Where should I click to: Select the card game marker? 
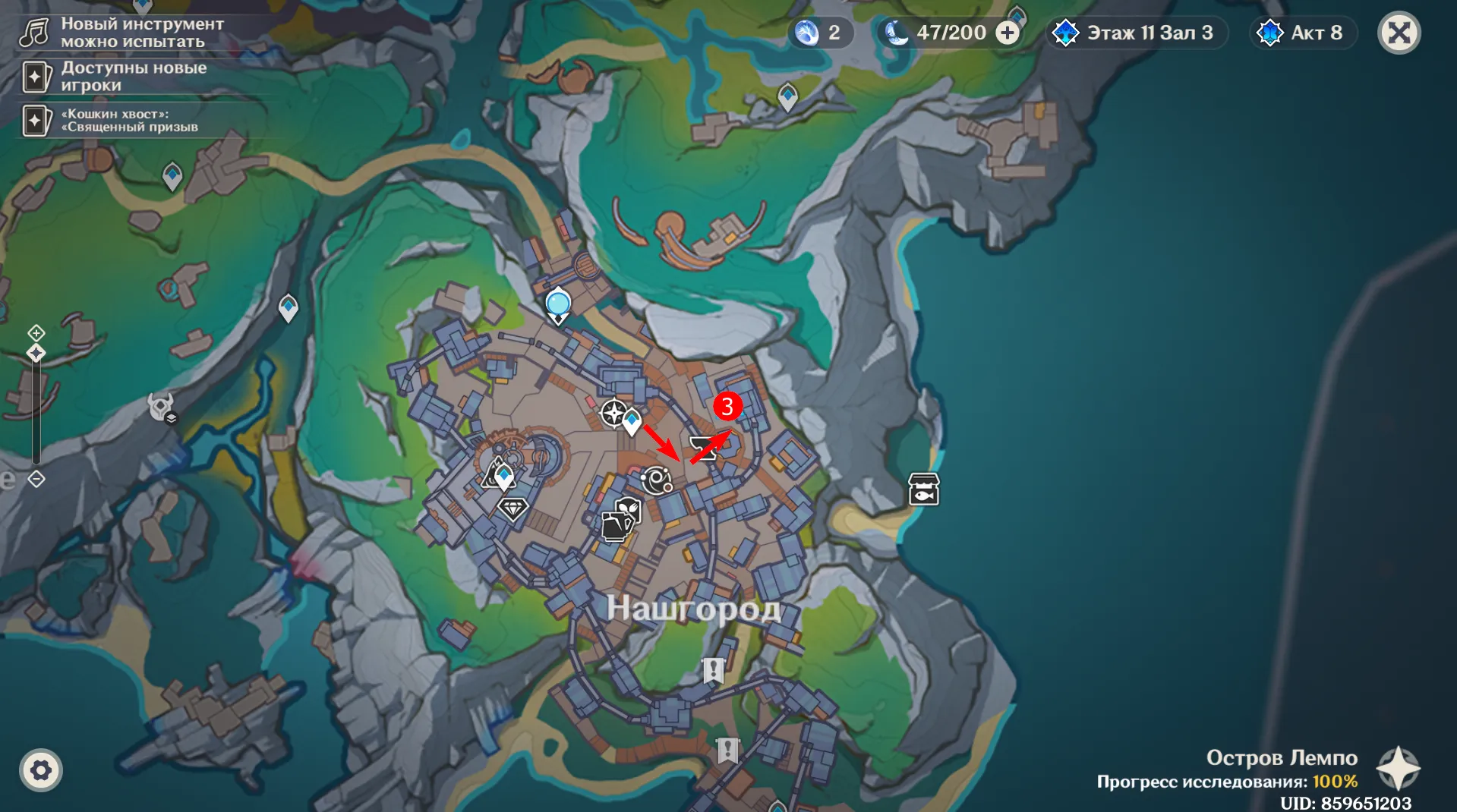[x=617, y=525]
